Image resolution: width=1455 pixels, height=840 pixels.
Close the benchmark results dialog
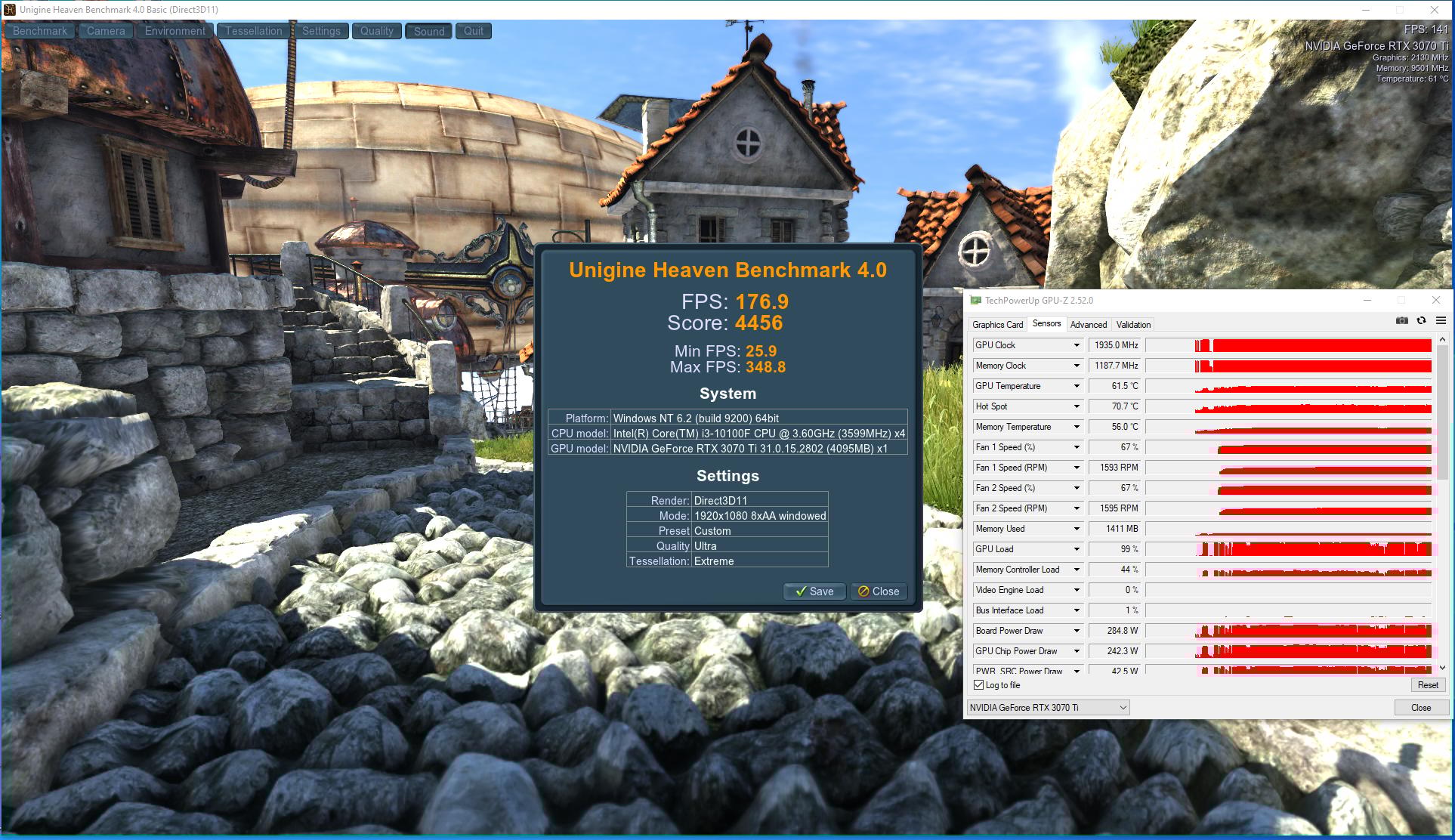pos(878,591)
